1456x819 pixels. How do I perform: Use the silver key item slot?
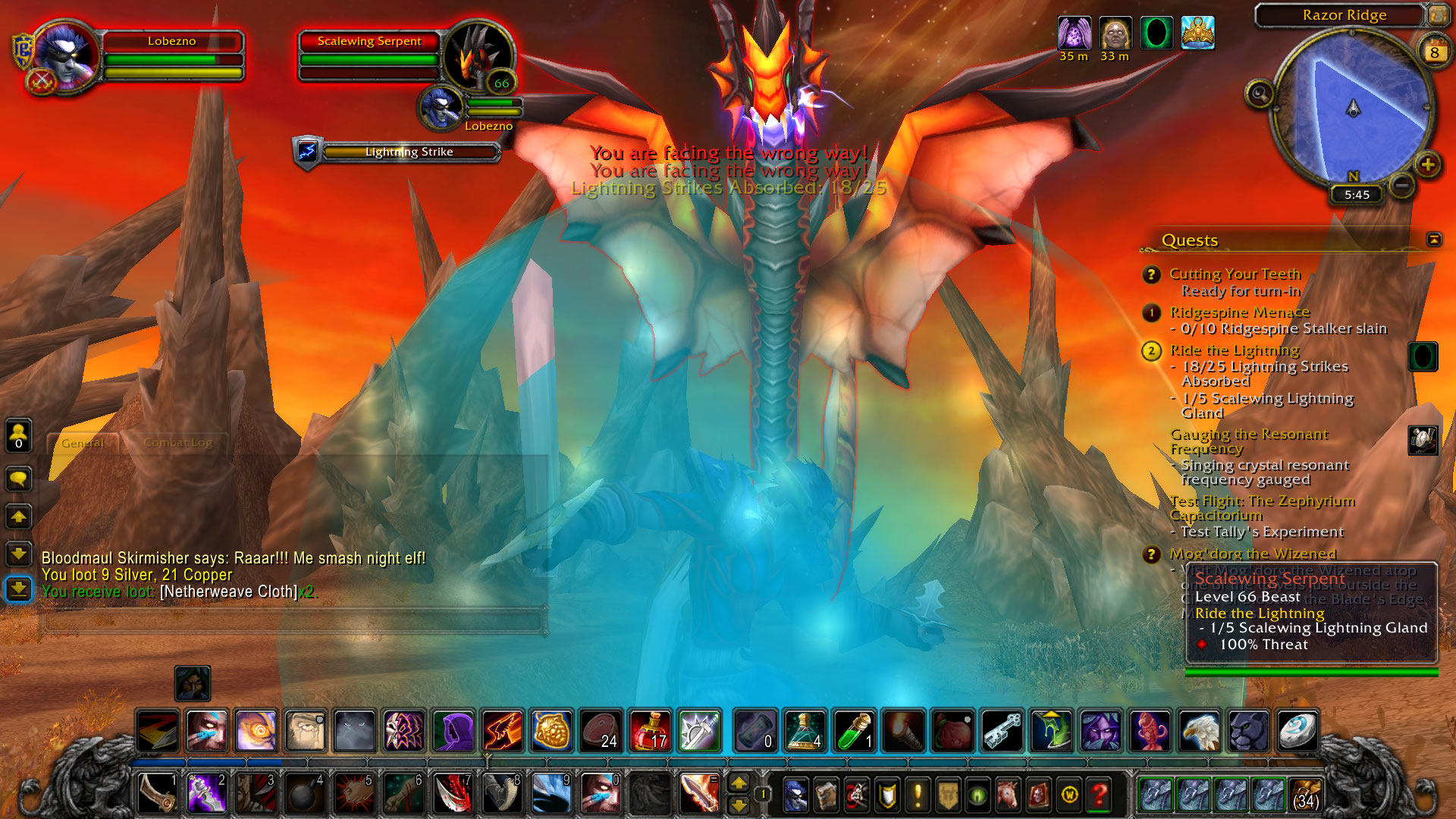pyautogui.click(x=1002, y=730)
